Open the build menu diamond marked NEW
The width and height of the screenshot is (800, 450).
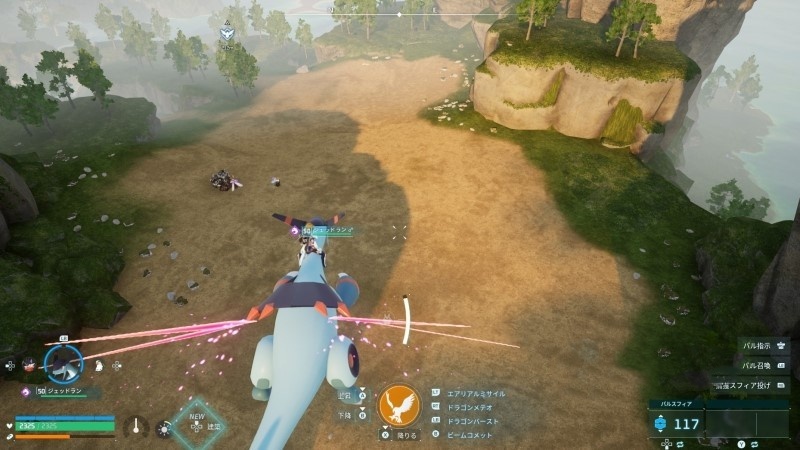pos(197,425)
